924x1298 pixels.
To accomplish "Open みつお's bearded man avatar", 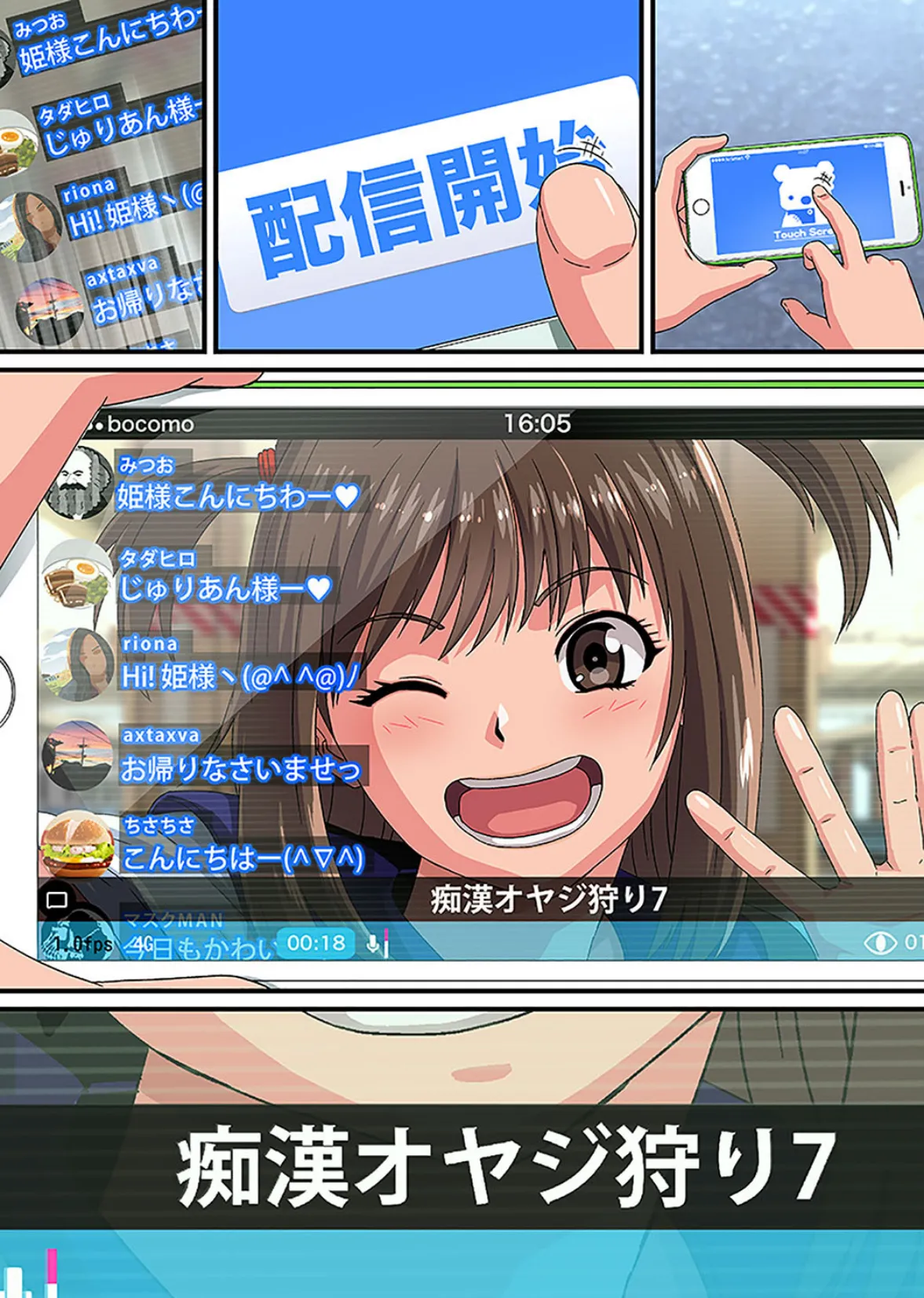I will coord(77,482).
